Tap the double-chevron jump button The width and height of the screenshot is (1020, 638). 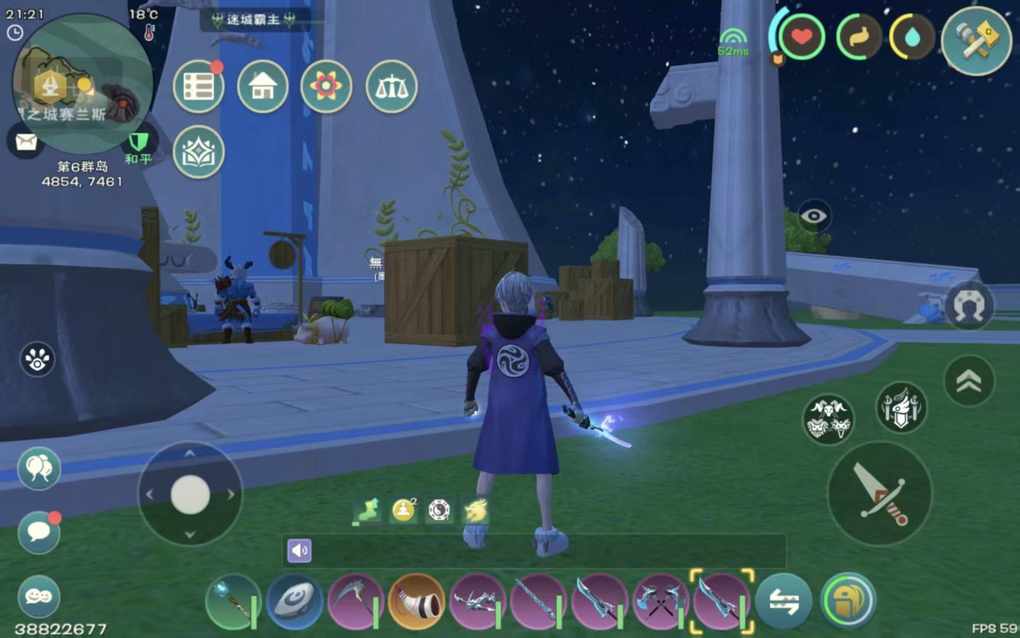coord(969,380)
